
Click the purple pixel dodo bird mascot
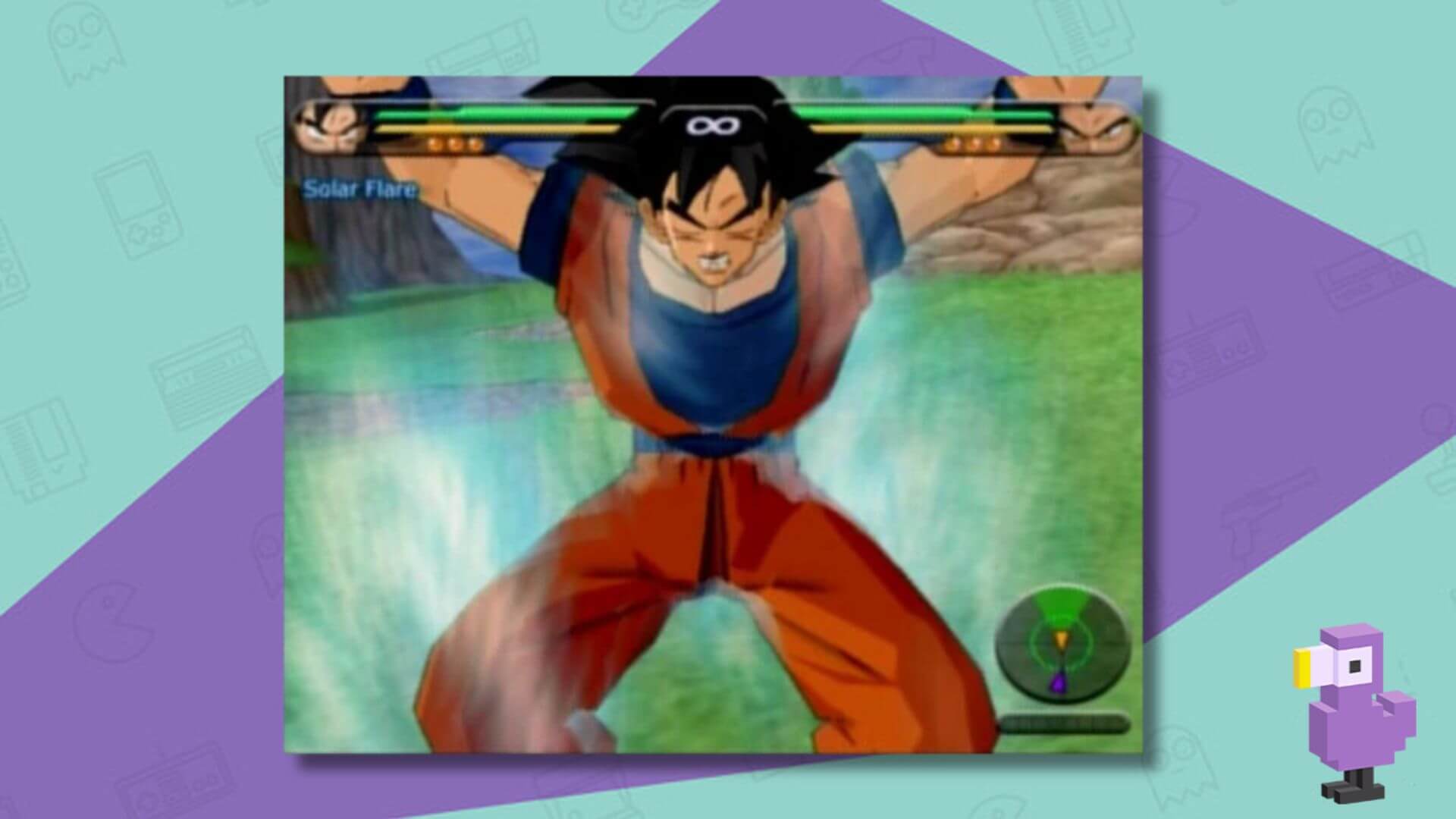point(1365,720)
